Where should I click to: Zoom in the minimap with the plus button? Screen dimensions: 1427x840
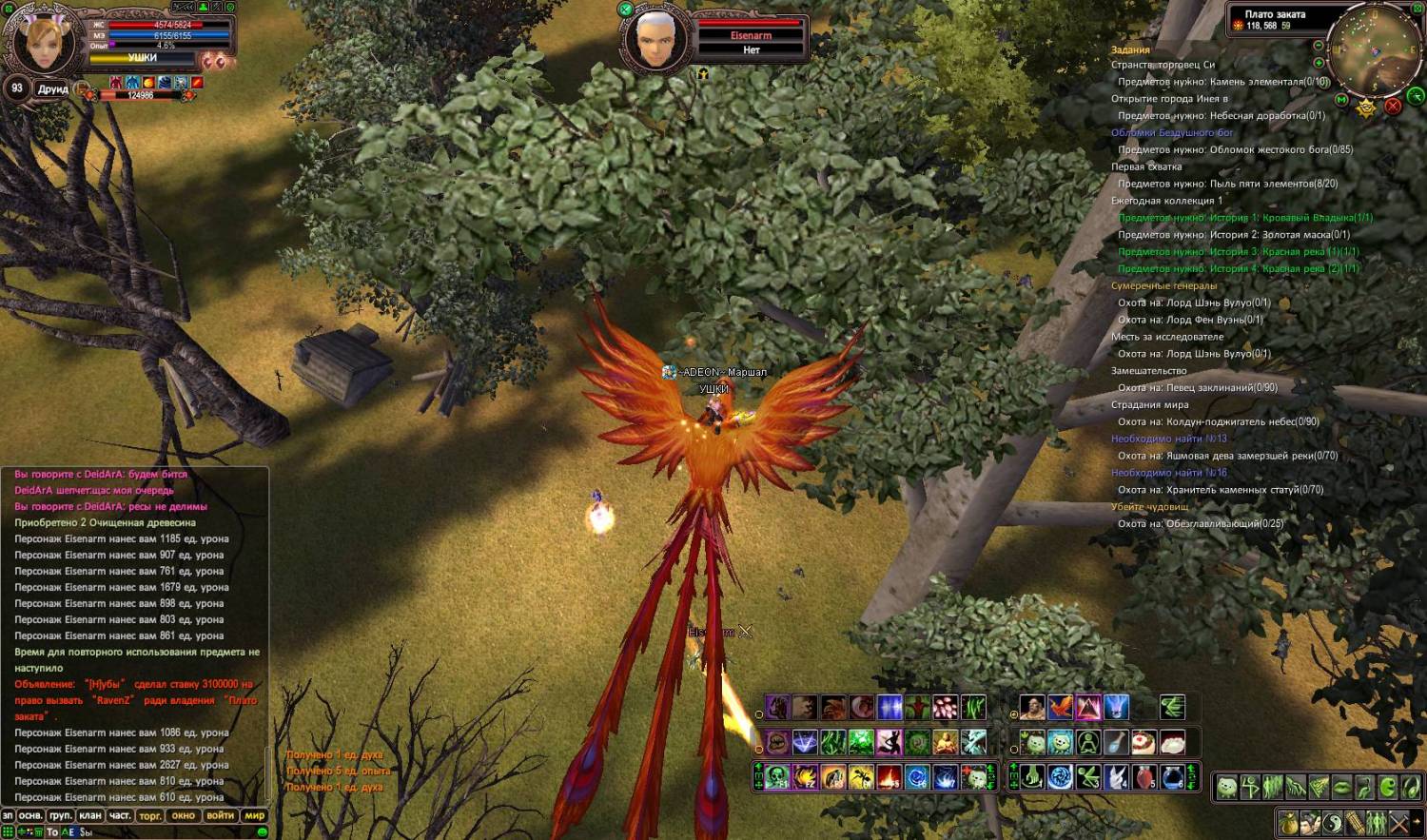point(1319,63)
